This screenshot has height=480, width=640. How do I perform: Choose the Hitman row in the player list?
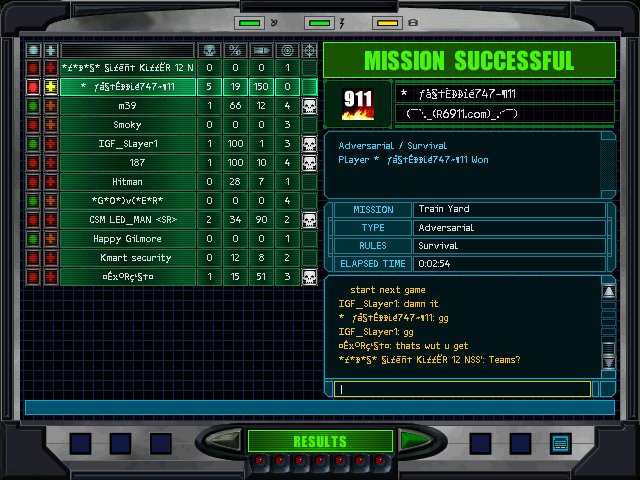[127, 182]
